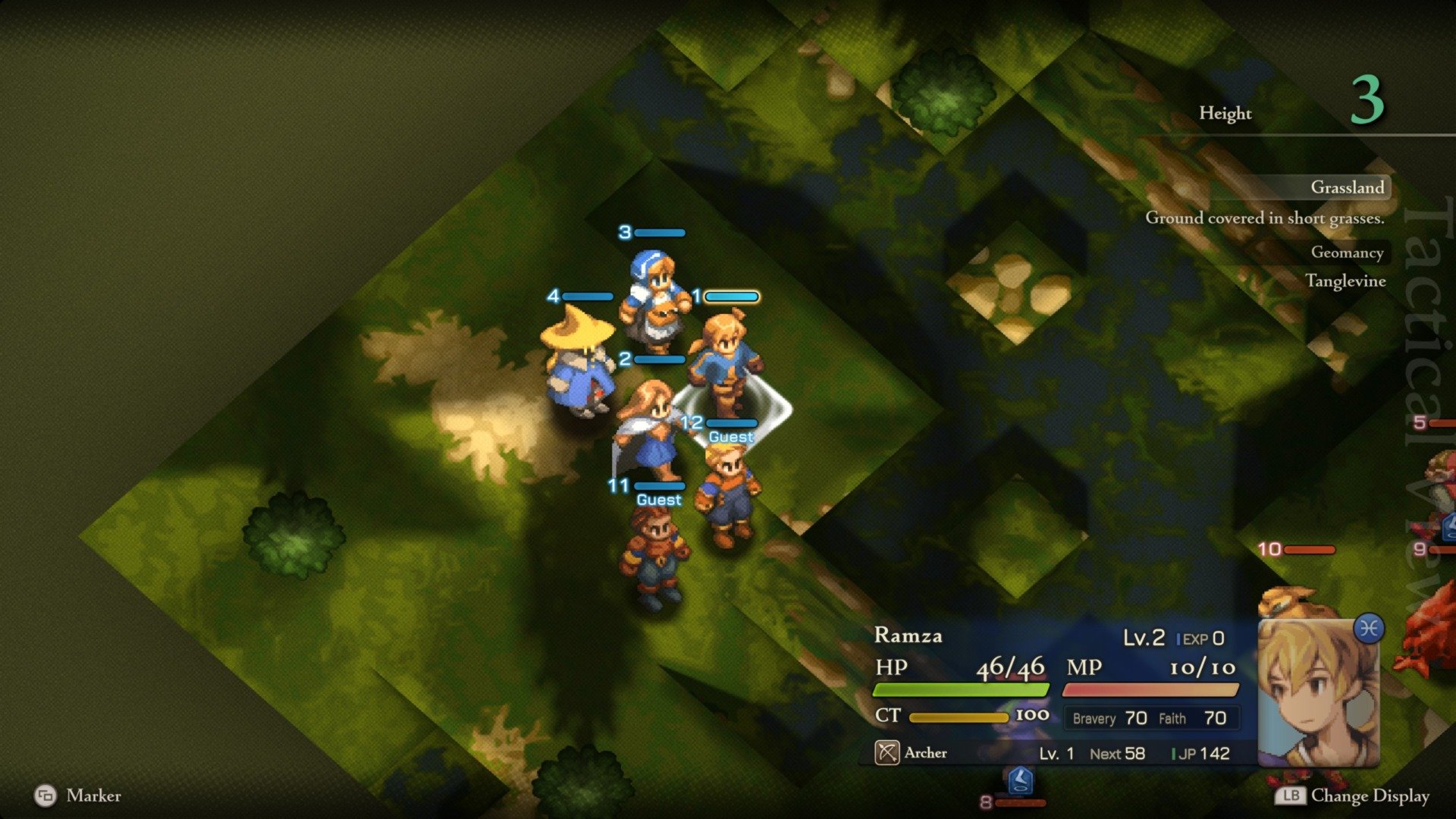This screenshot has height=819, width=1456.
Task: Click the Pisces zodiac icon on Ramza's portrait
Action: 1369,629
